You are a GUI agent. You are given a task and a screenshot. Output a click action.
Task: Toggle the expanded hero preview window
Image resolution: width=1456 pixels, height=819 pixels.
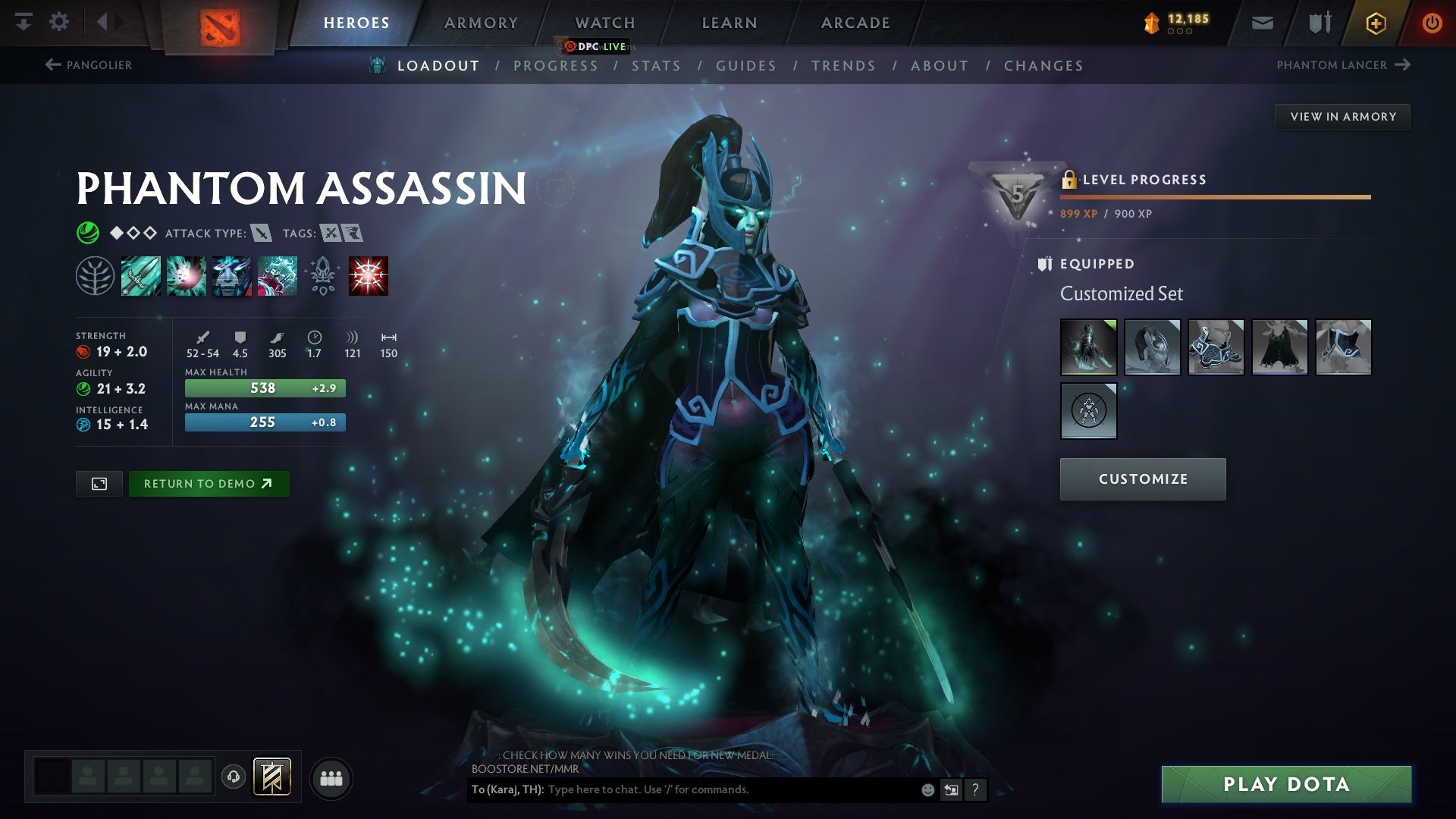coord(99,483)
